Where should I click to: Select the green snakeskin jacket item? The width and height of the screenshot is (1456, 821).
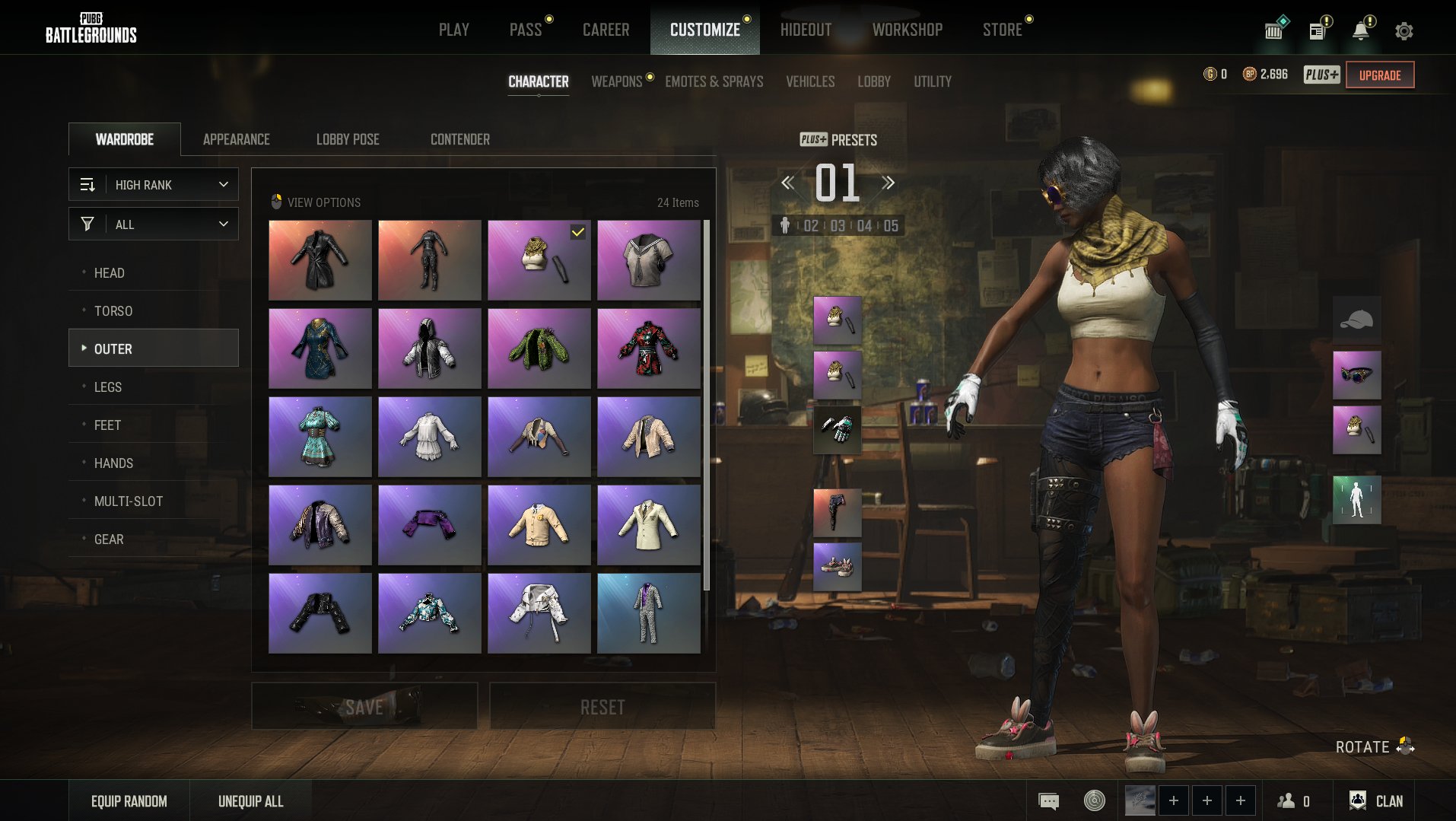point(539,348)
